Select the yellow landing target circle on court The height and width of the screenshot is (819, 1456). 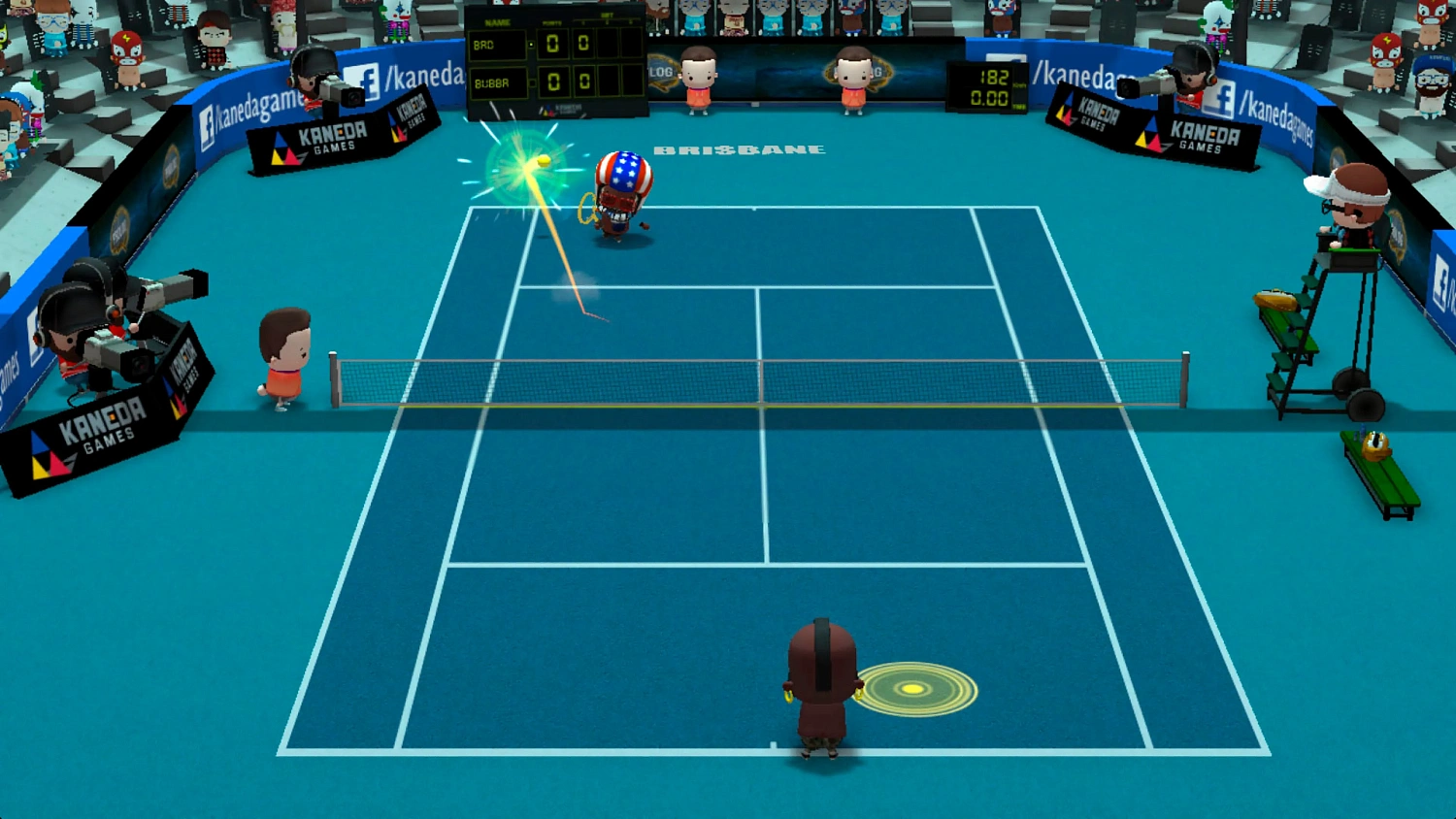click(910, 689)
